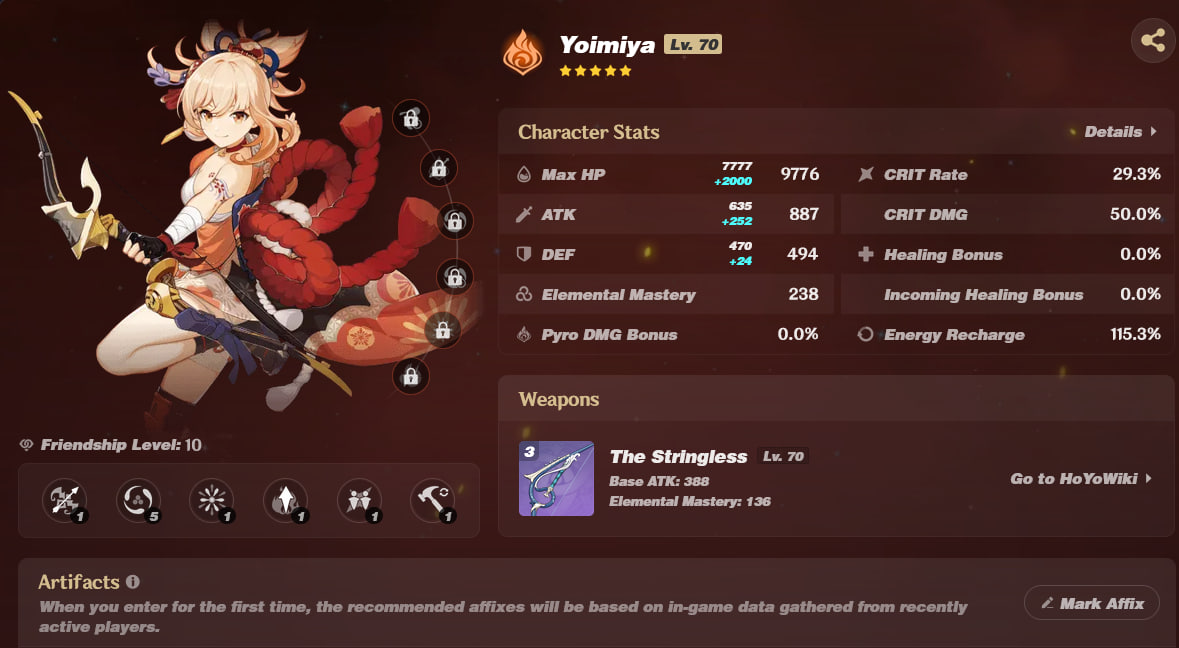Select the hammer crafting passive talent
This screenshot has height=648, width=1179.
[433, 500]
